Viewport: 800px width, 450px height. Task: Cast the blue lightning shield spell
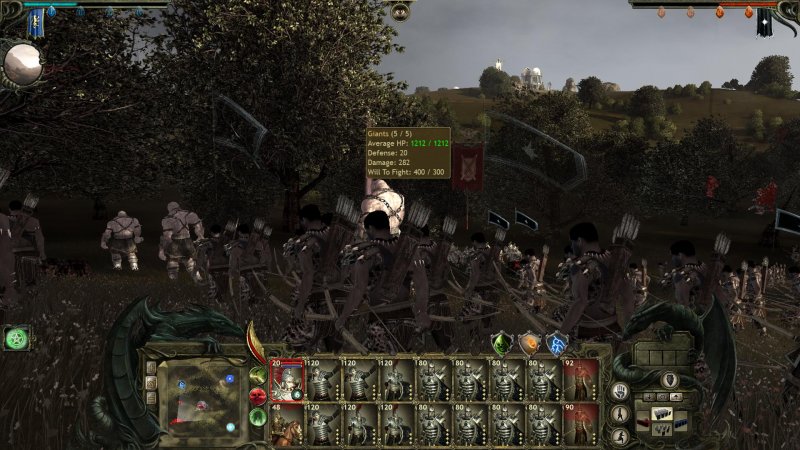[x=557, y=343]
